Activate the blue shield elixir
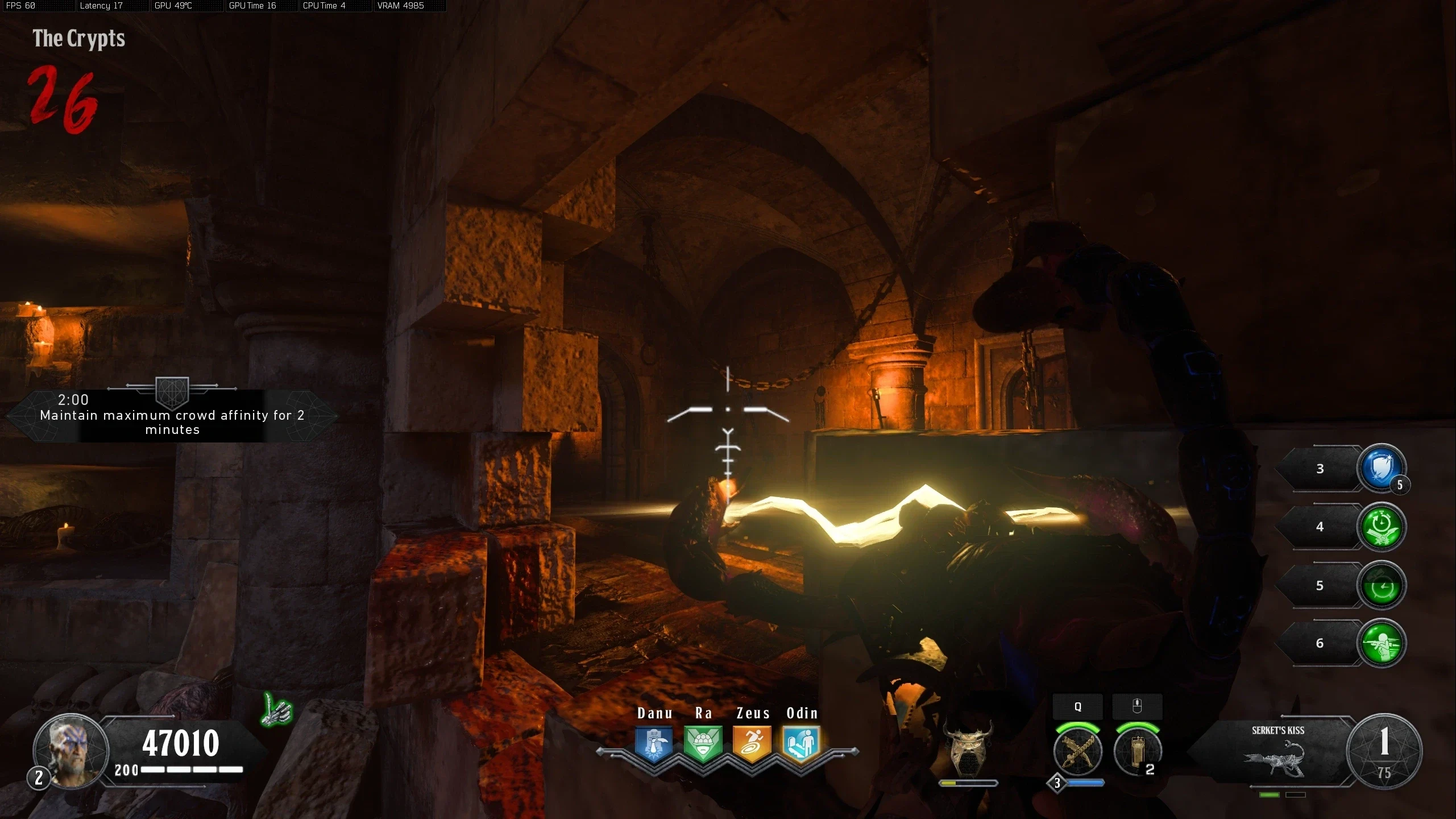The image size is (1456, 819). tap(1381, 469)
